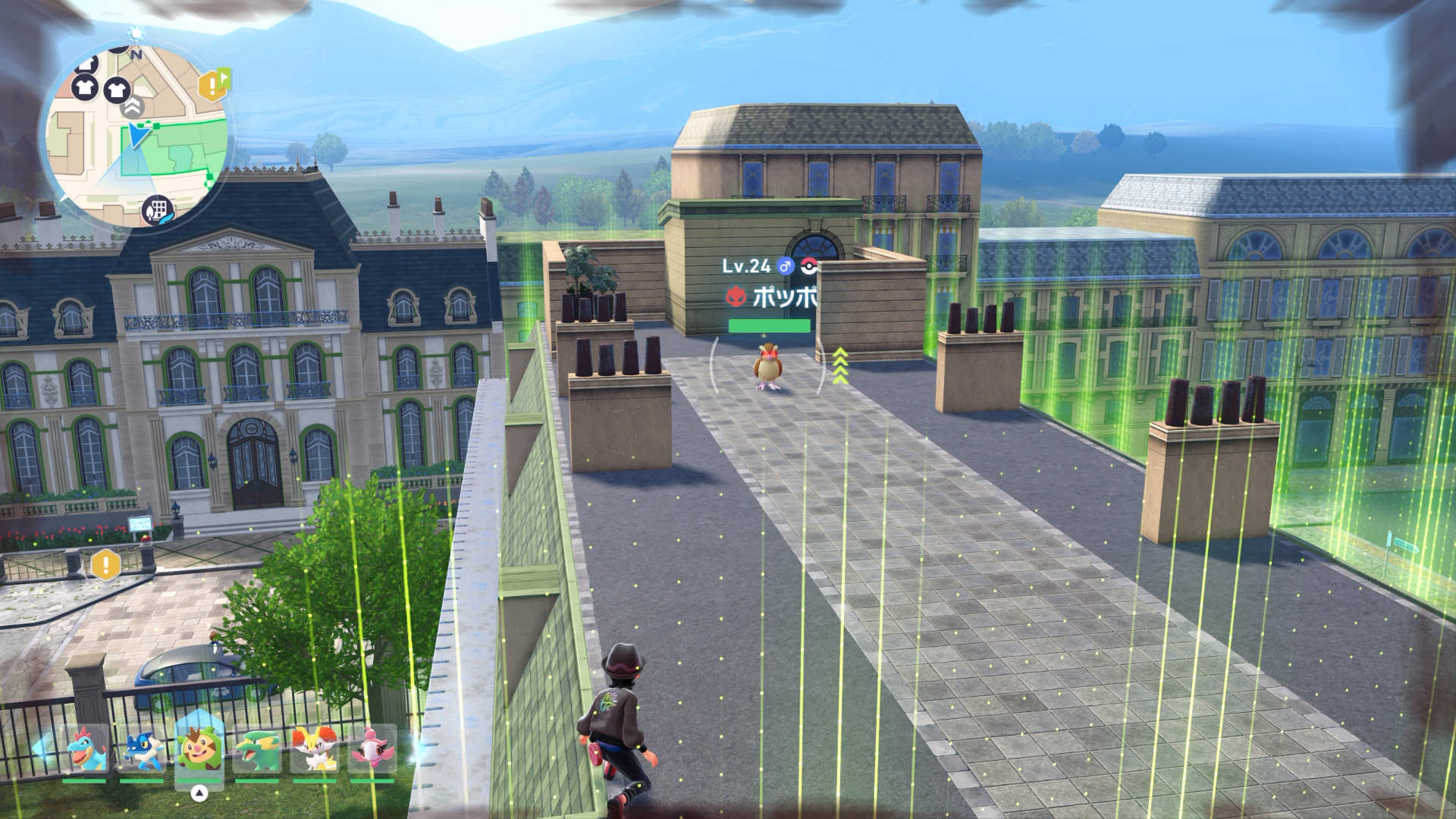The height and width of the screenshot is (819, 1456).
Task: Select Croconaw in the party bar
Action: (x=85, y=749)
